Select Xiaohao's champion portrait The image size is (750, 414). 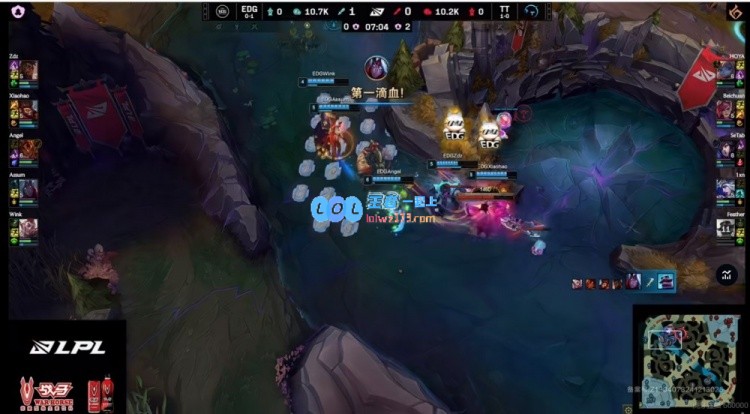coord(29,110)
